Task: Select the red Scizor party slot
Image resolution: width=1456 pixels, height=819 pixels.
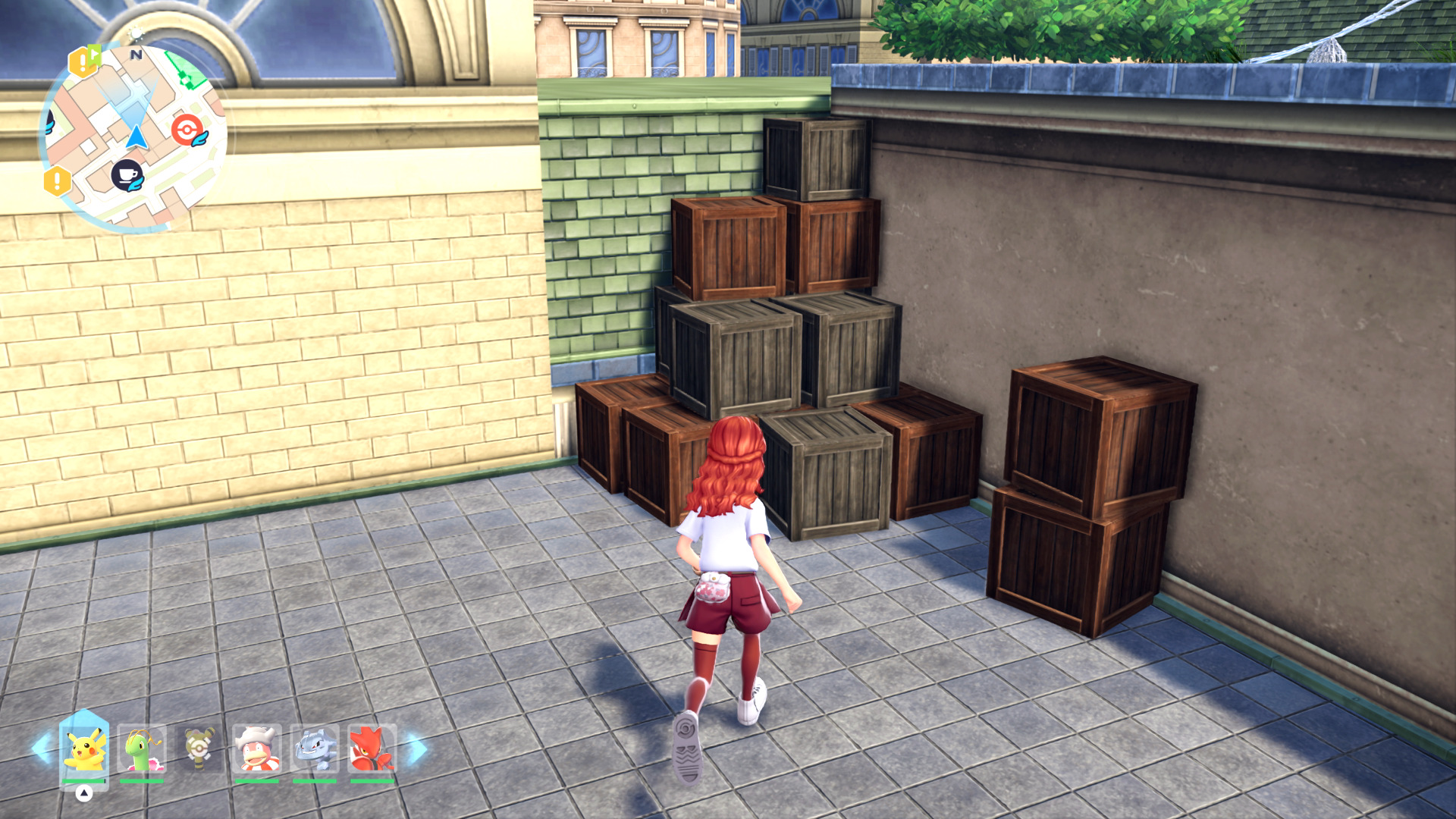Action: (372, 748)
